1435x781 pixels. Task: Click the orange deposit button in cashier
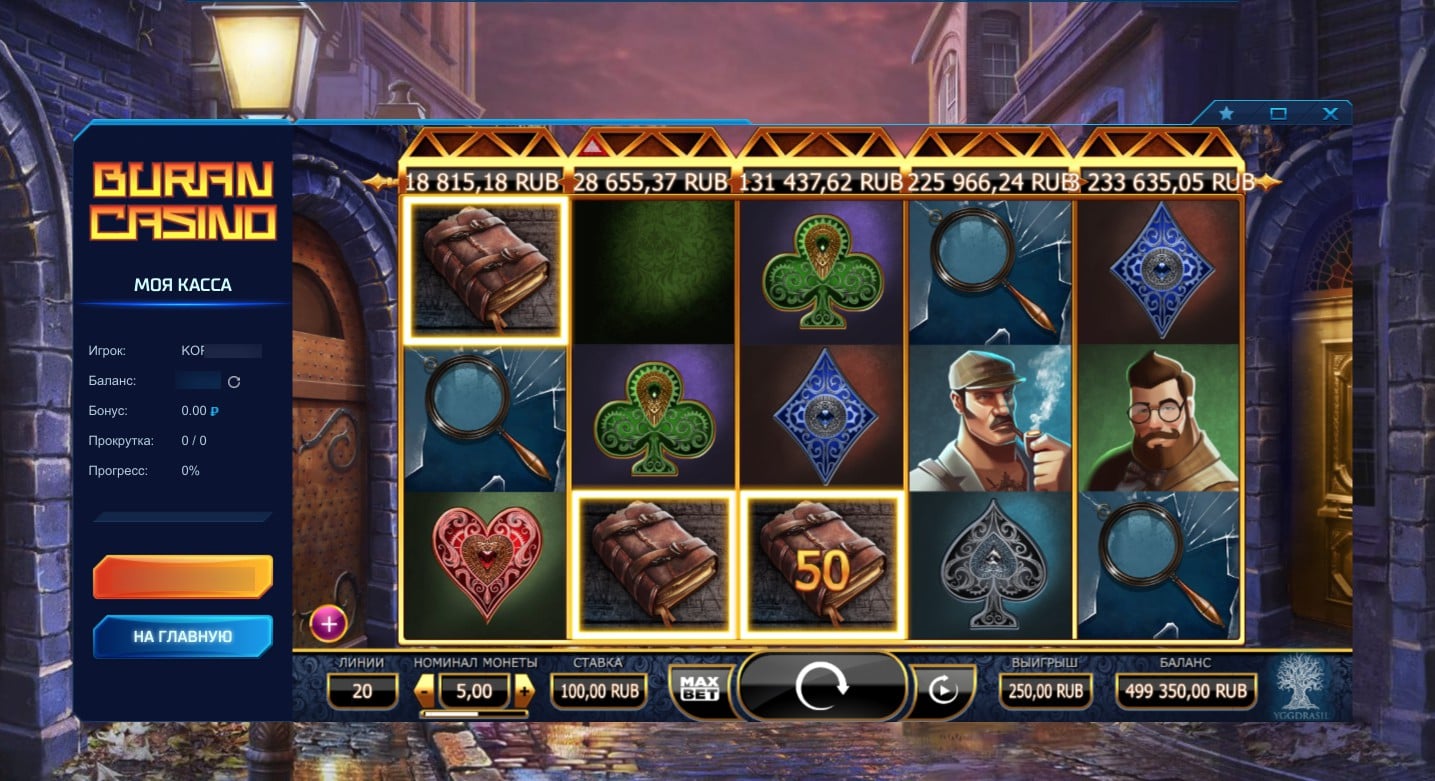(183, 577)
